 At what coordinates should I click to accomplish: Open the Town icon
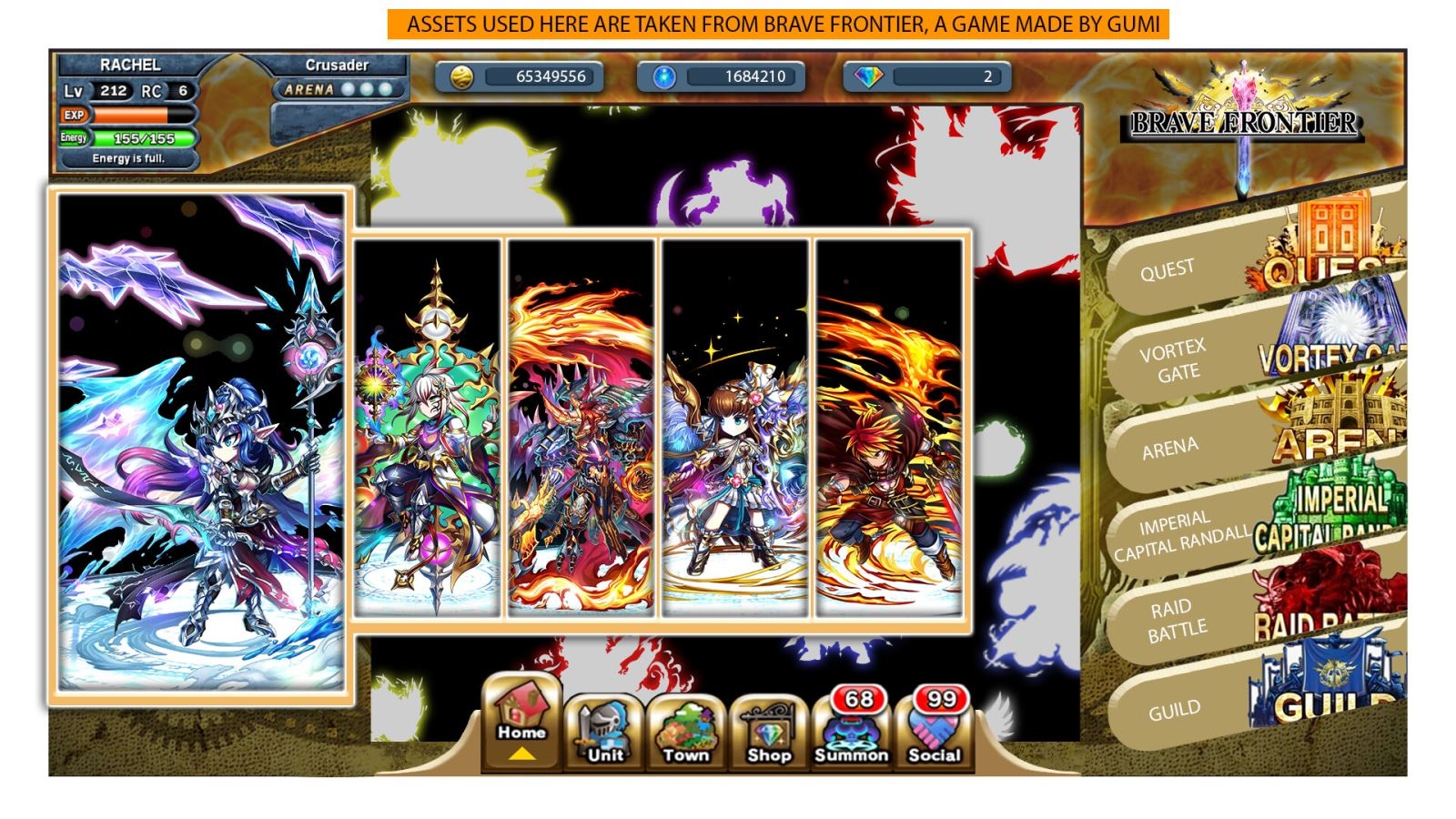click(x=686, y=728)
